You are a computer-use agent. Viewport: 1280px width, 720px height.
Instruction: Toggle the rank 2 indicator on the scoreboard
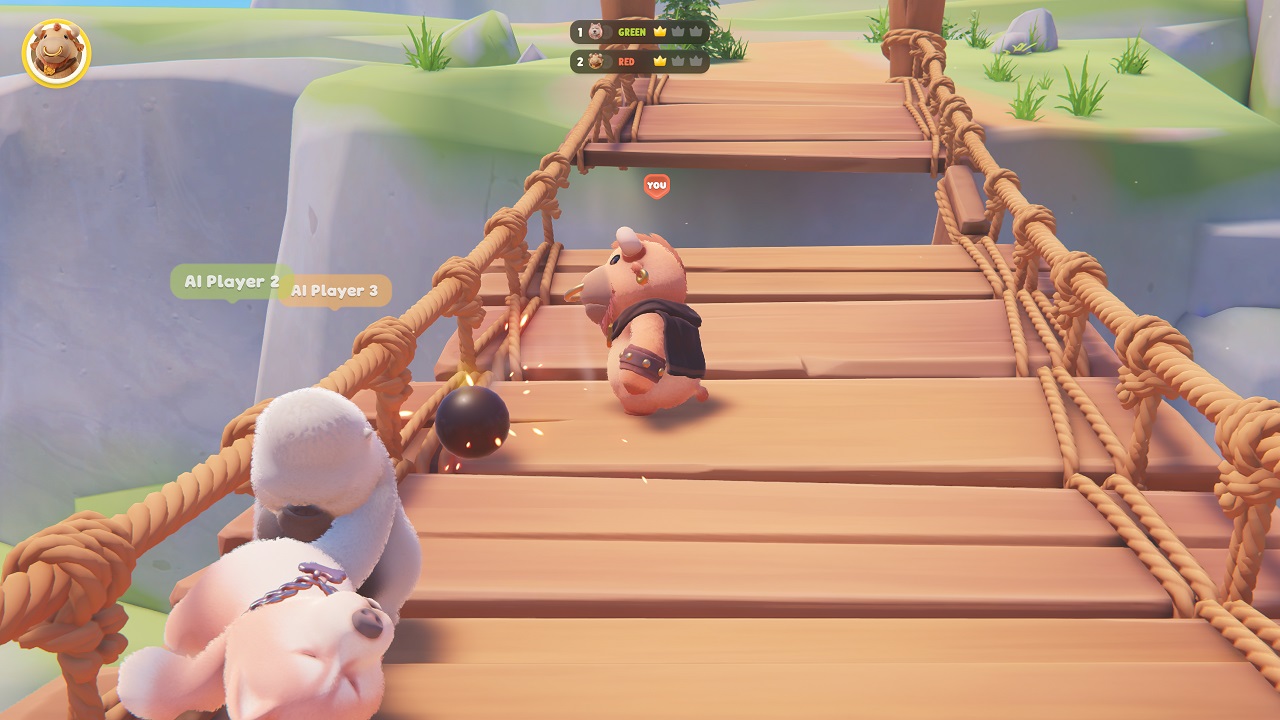[582, 60]
